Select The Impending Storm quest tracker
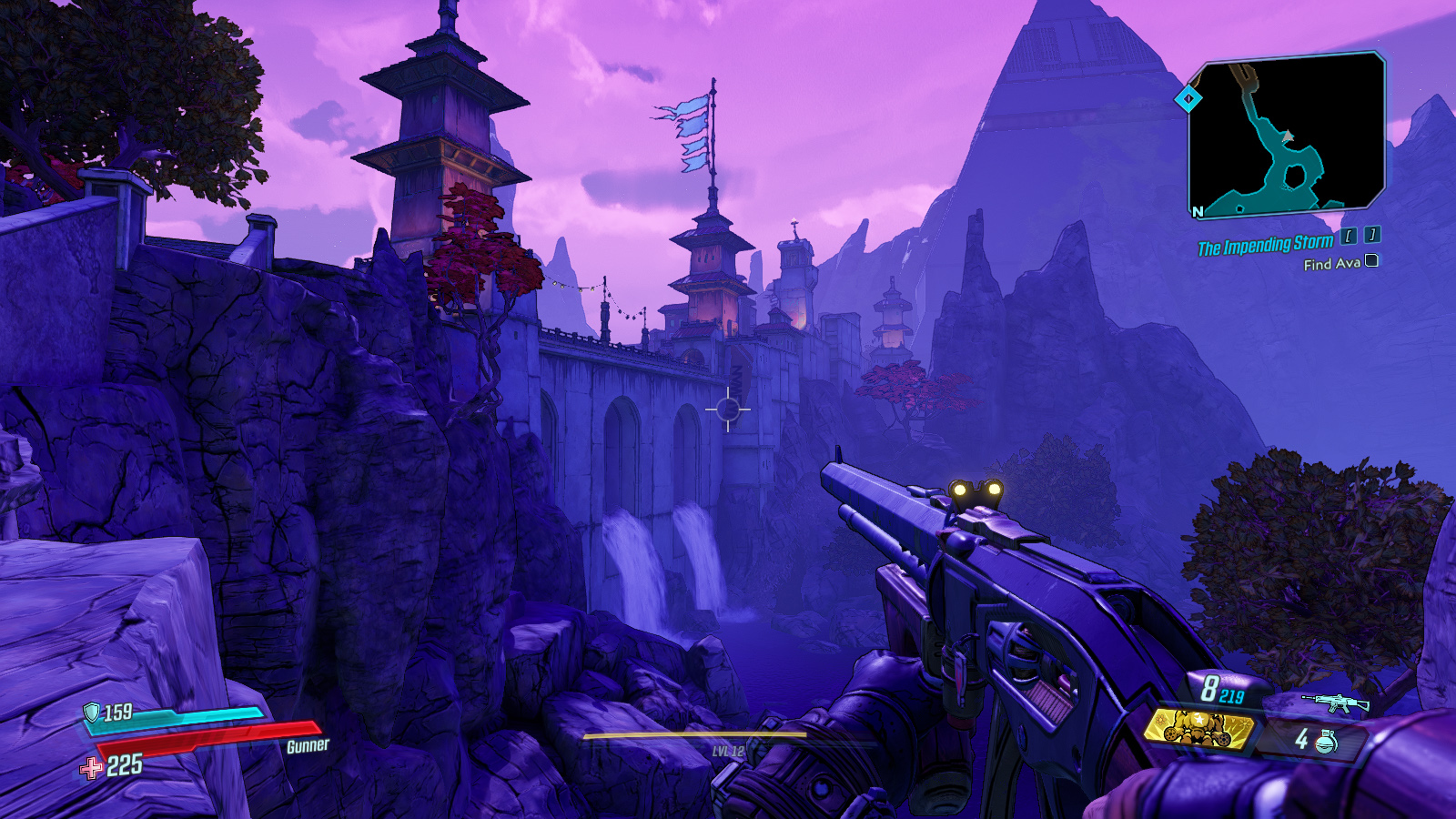Viewport: 1456px width, 819px height. [x=1265, y=245]
